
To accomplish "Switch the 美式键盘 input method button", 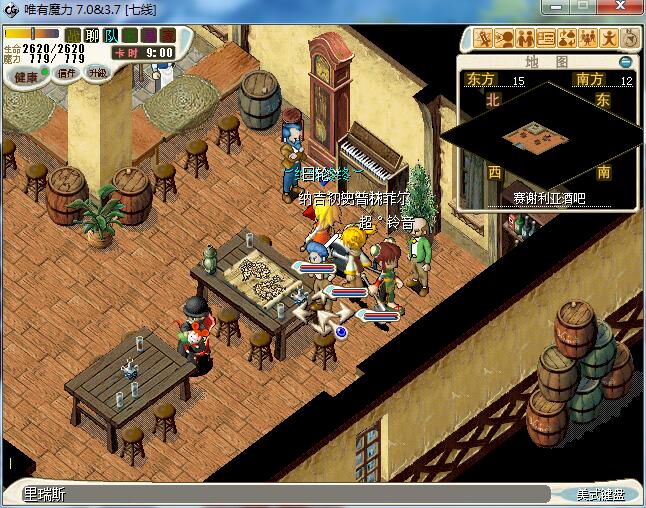I will [x=600, y=494].
